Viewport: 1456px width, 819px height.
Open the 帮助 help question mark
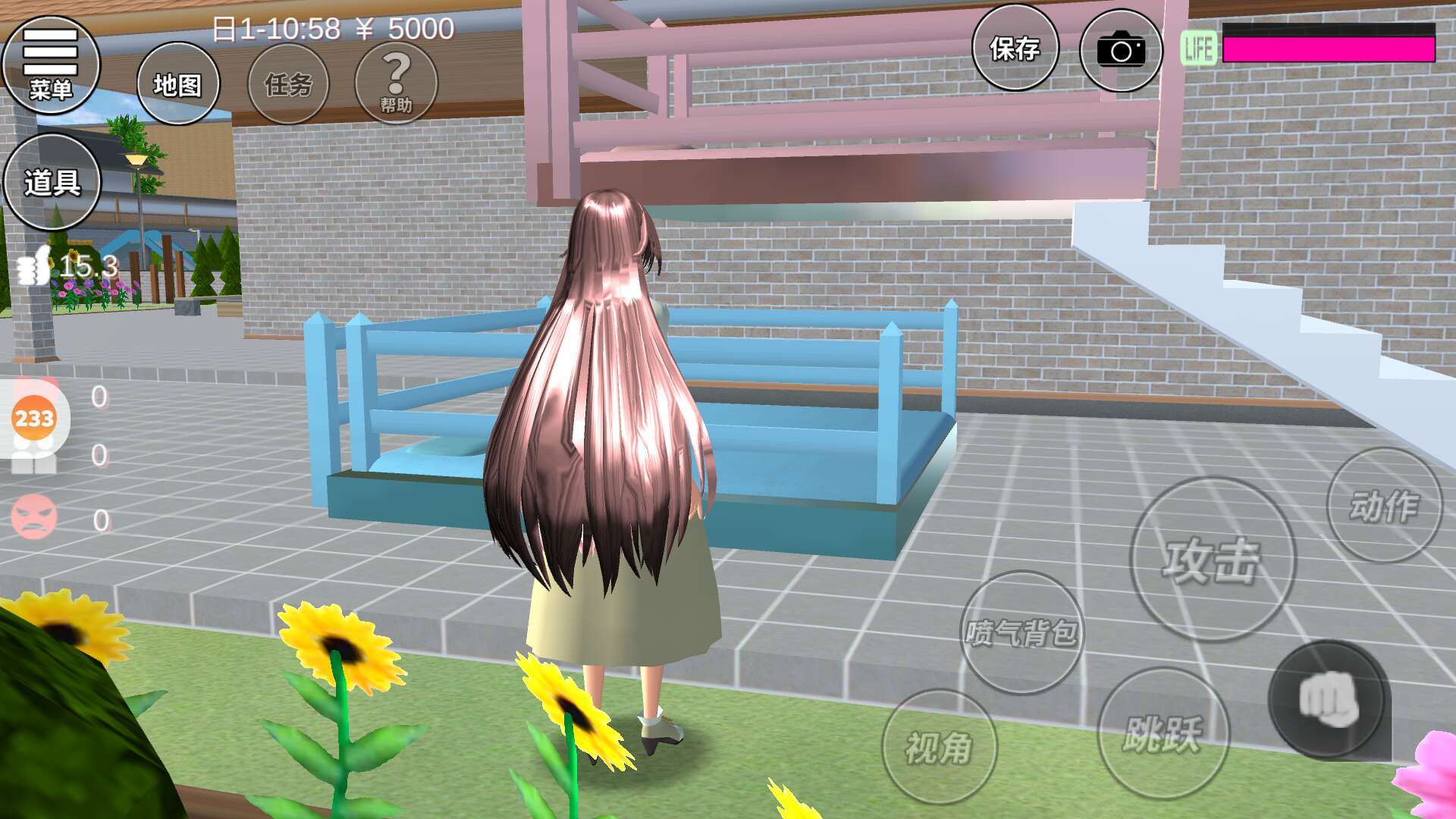396,83
